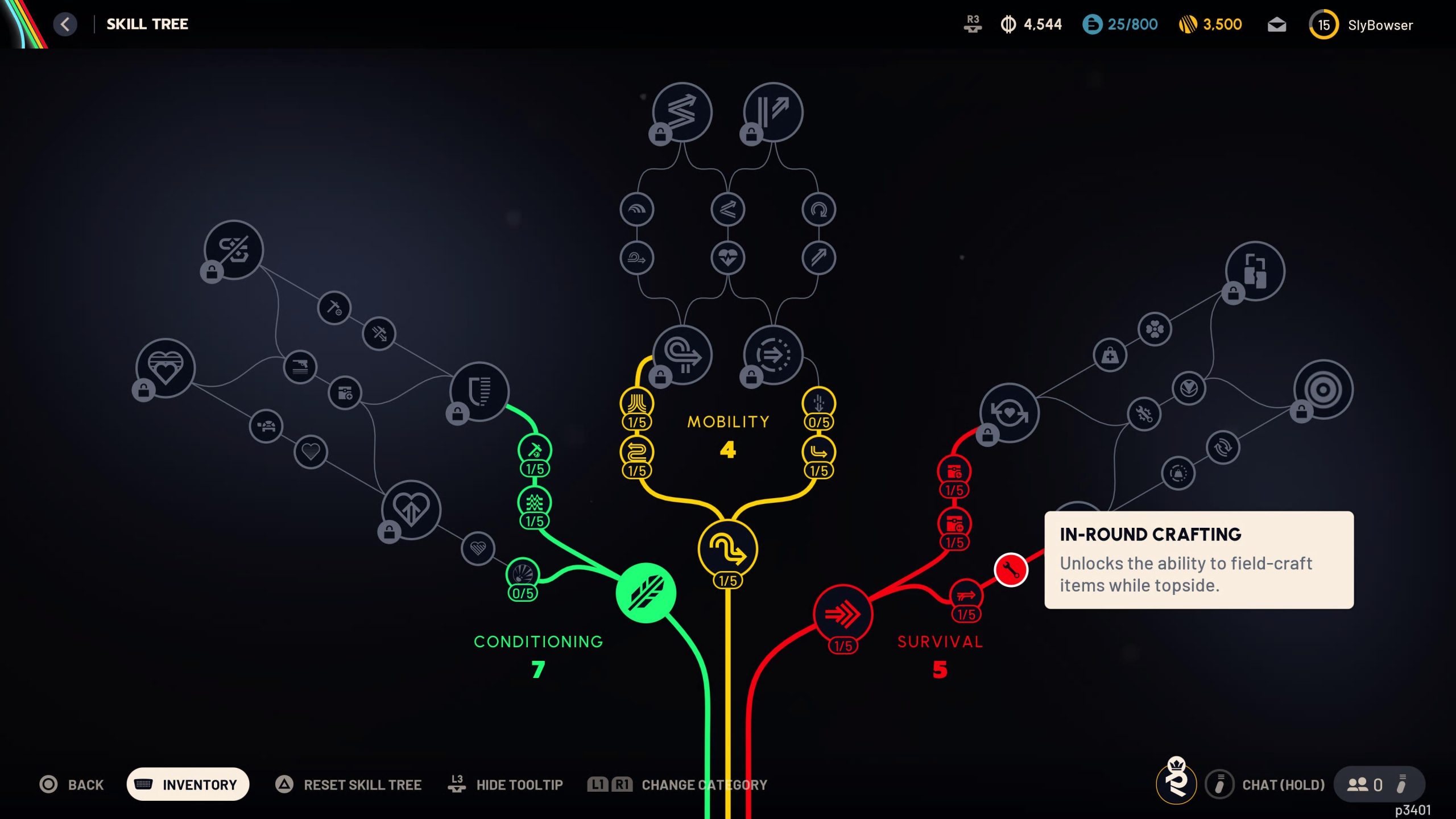Click the bright green feather Conditioning hub node
Image resolution: width=1456 pixels, height=819 pixels.
[647, 593]
